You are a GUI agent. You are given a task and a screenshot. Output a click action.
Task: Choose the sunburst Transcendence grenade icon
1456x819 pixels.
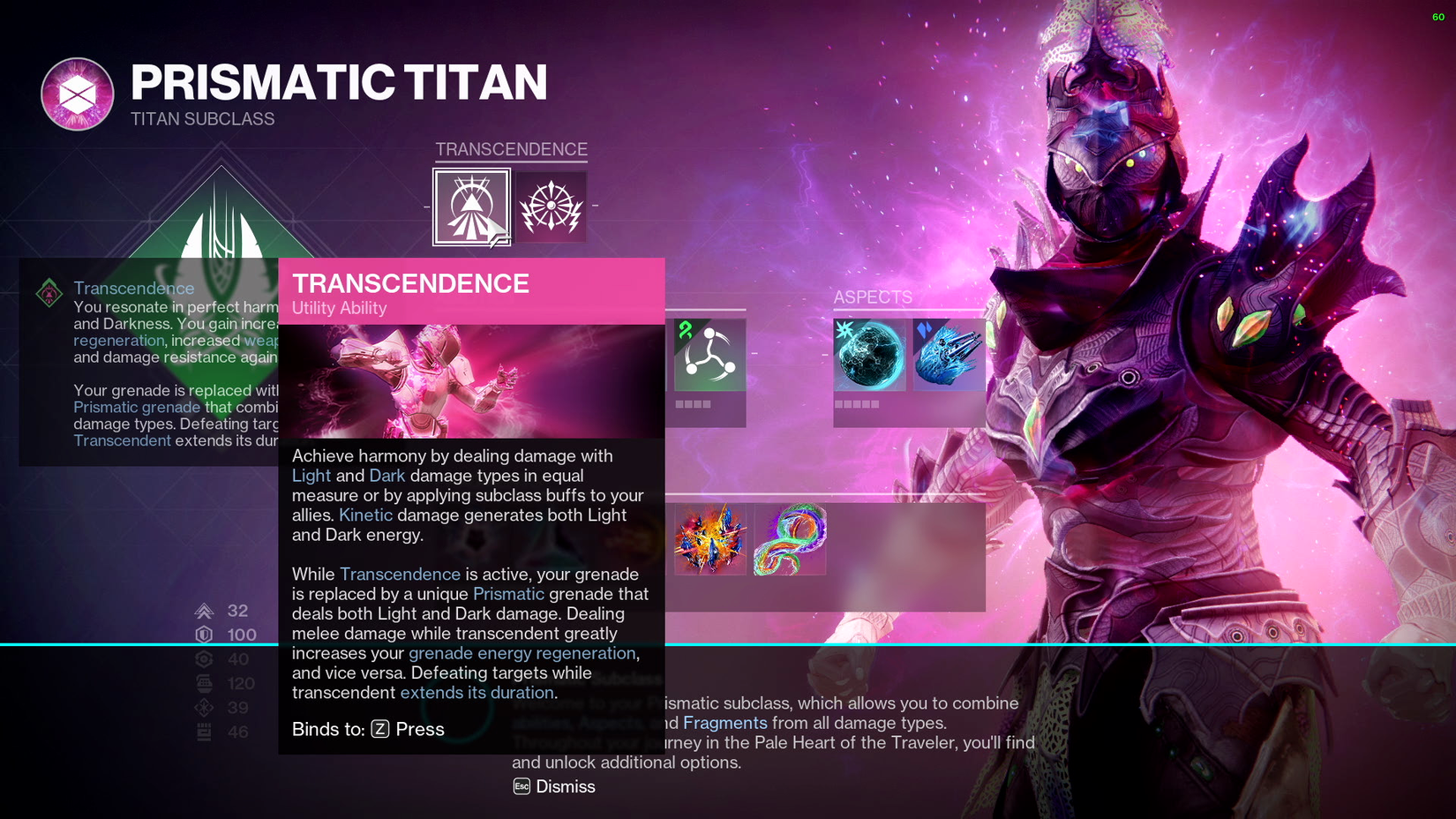tap(551, 207)
